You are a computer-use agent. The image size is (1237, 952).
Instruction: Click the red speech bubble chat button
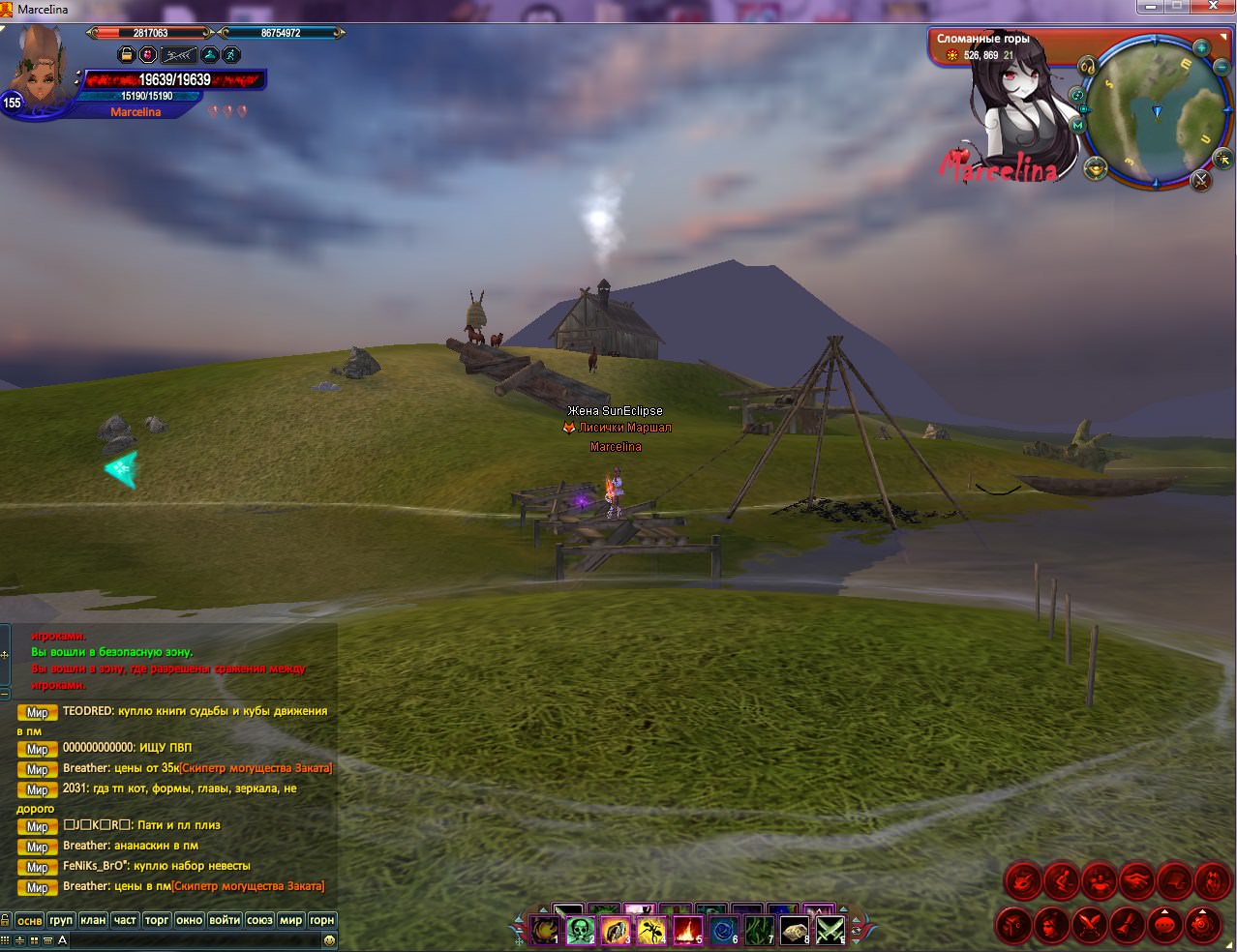tap(1165, 926)
